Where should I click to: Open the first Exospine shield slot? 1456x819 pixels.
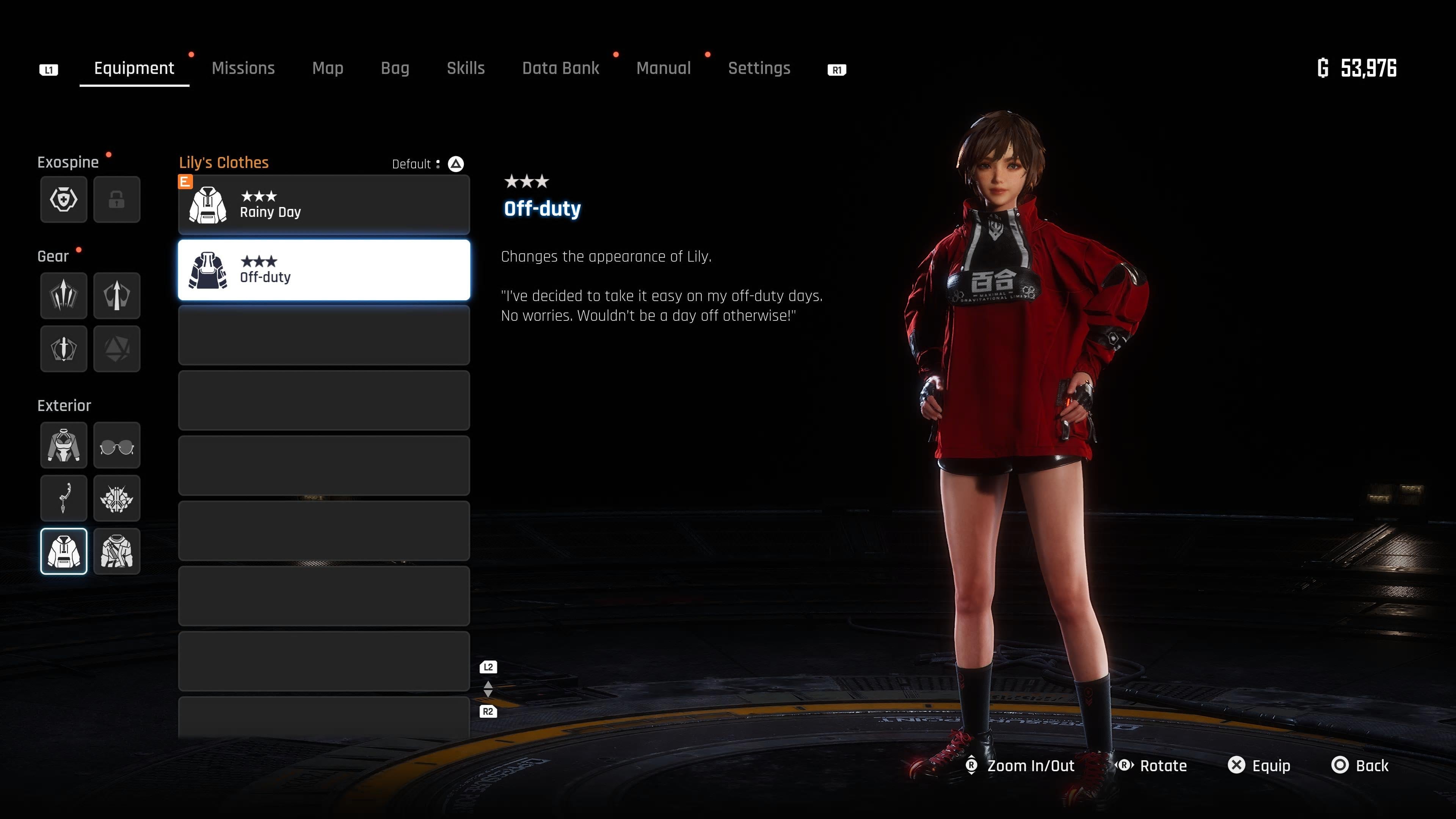[x=64, y=199]
